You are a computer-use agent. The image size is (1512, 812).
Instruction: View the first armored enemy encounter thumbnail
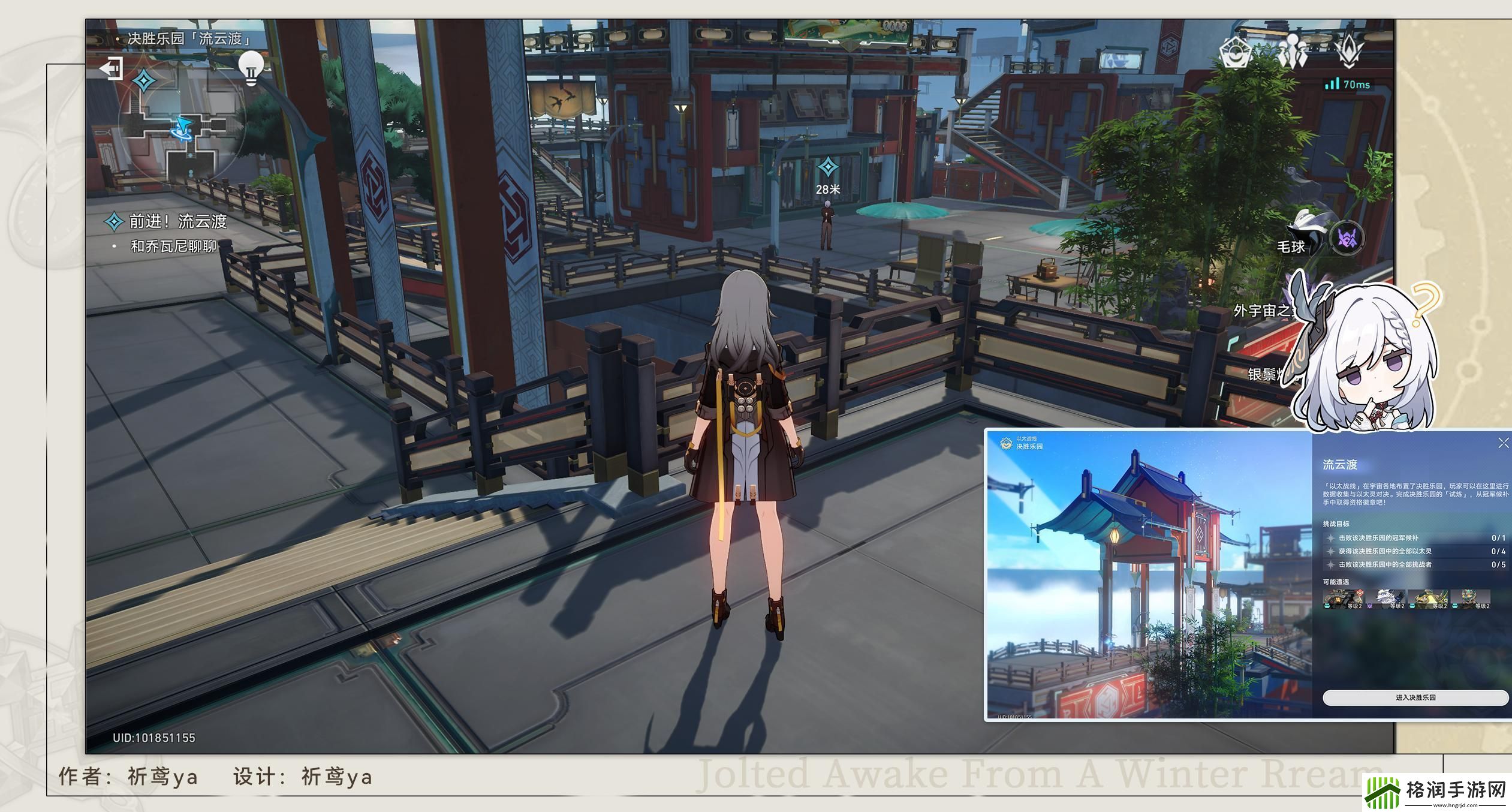point(1343,599)
